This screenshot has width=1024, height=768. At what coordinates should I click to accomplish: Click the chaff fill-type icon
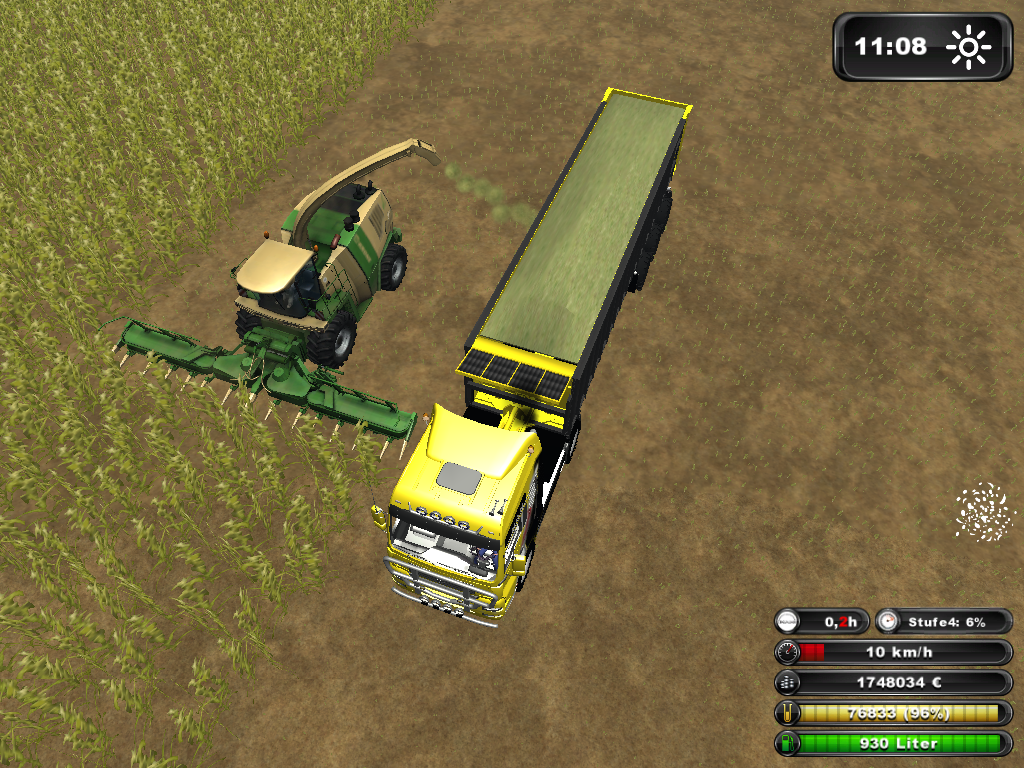click(x=984, y=511)
